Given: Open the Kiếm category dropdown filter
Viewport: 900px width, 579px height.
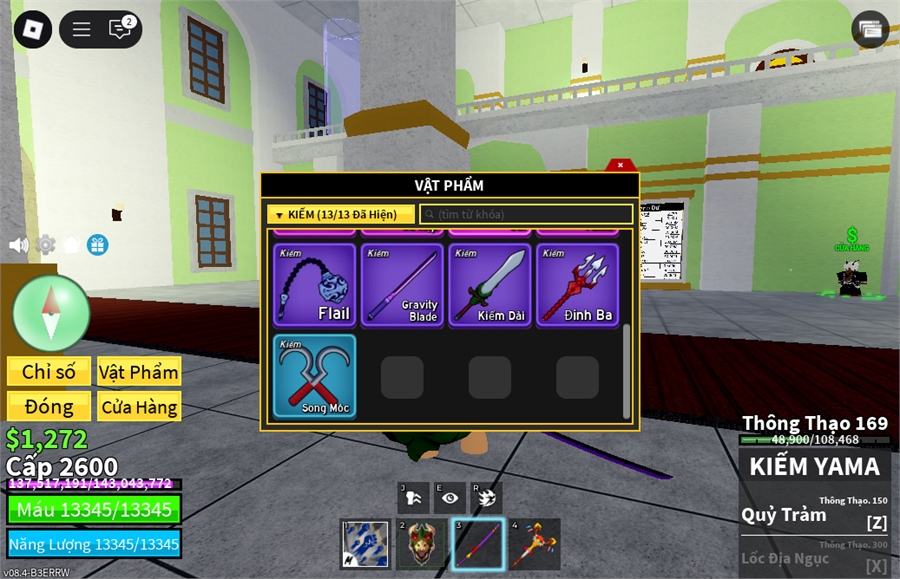Looking at the screenshot, I should click(341, 214).
